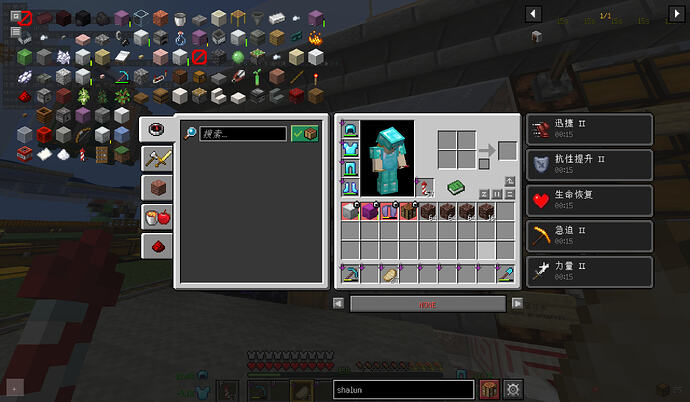Open the sword and axe tools tab
This screenshot has width=690, height=402.
[155, 158]
